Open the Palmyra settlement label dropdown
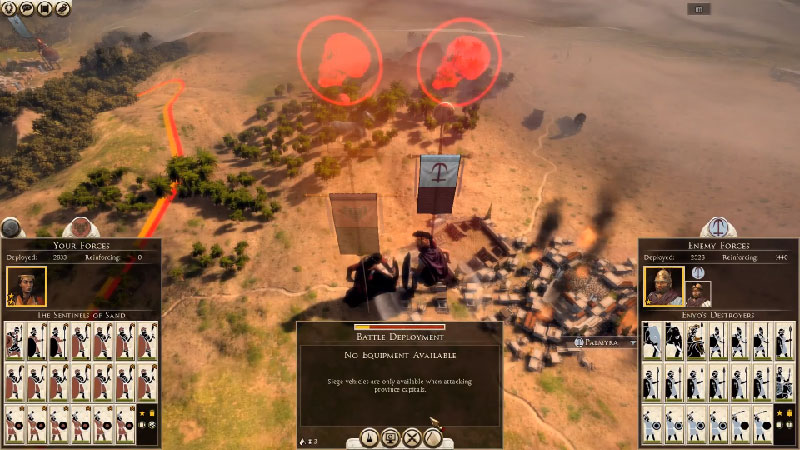Image resolution: width=800 pixels, height=450 pixels. click(632, 342)
